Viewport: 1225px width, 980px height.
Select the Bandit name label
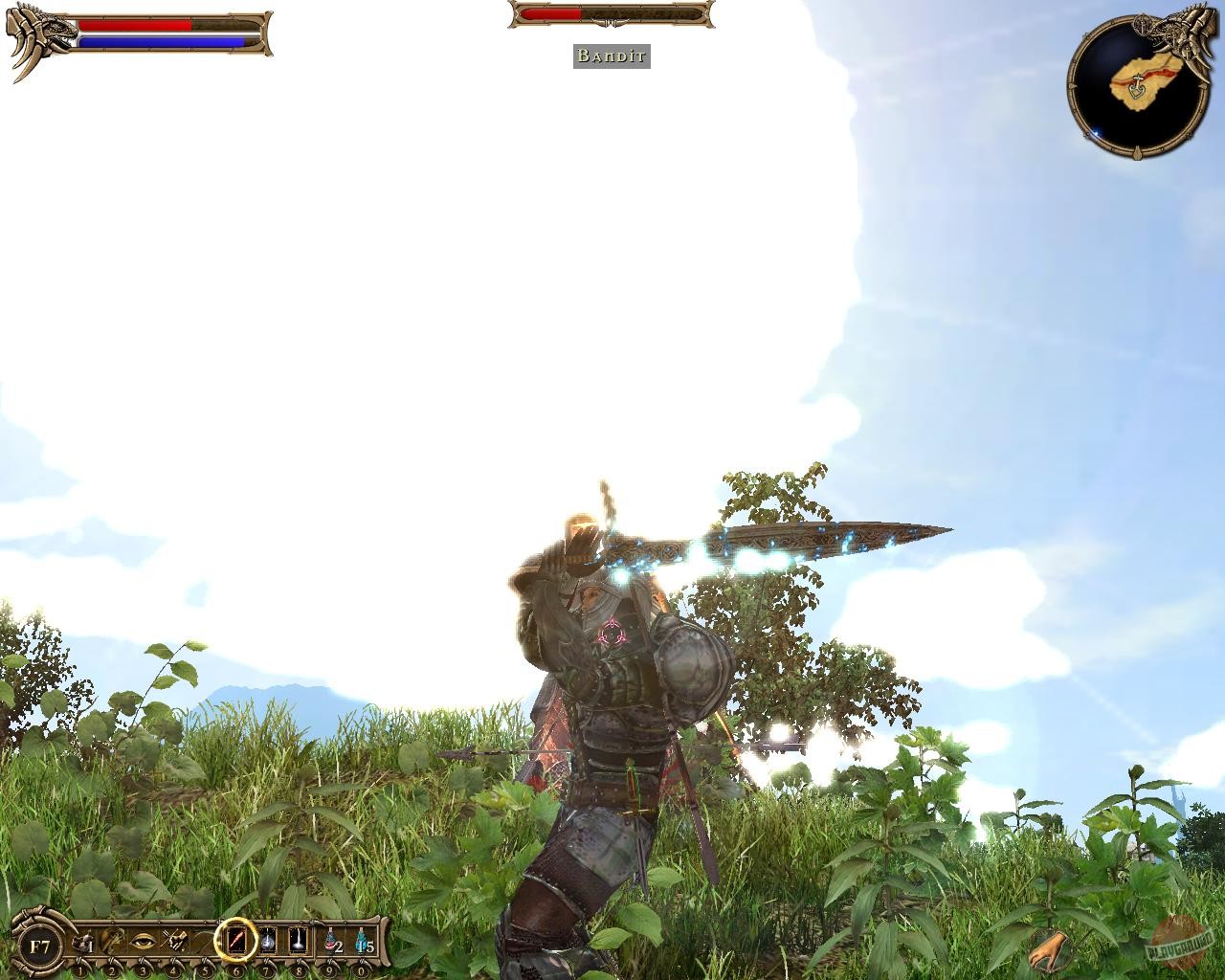point(611,56)
